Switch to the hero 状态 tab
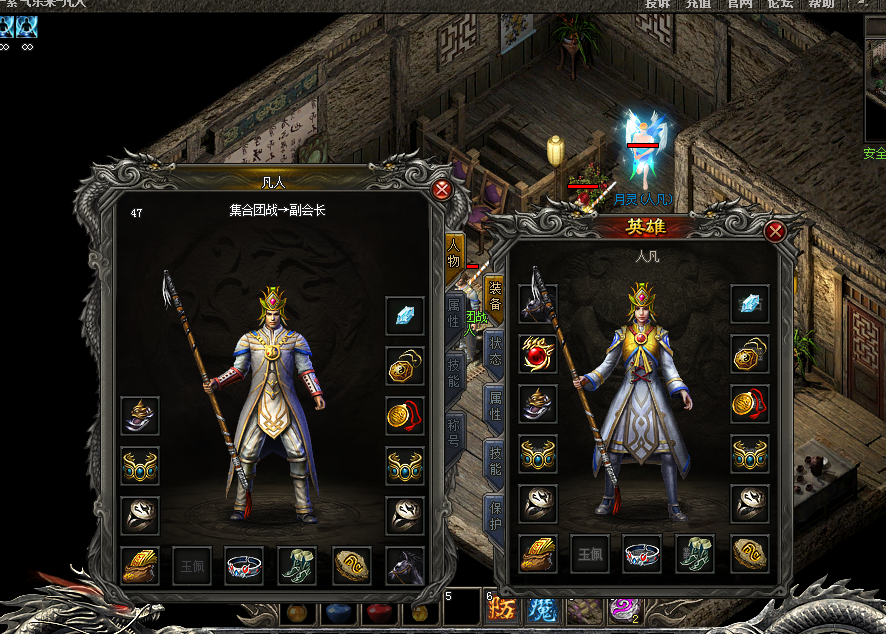The height and width of the screenshot is (634, 886). (494, 348)
